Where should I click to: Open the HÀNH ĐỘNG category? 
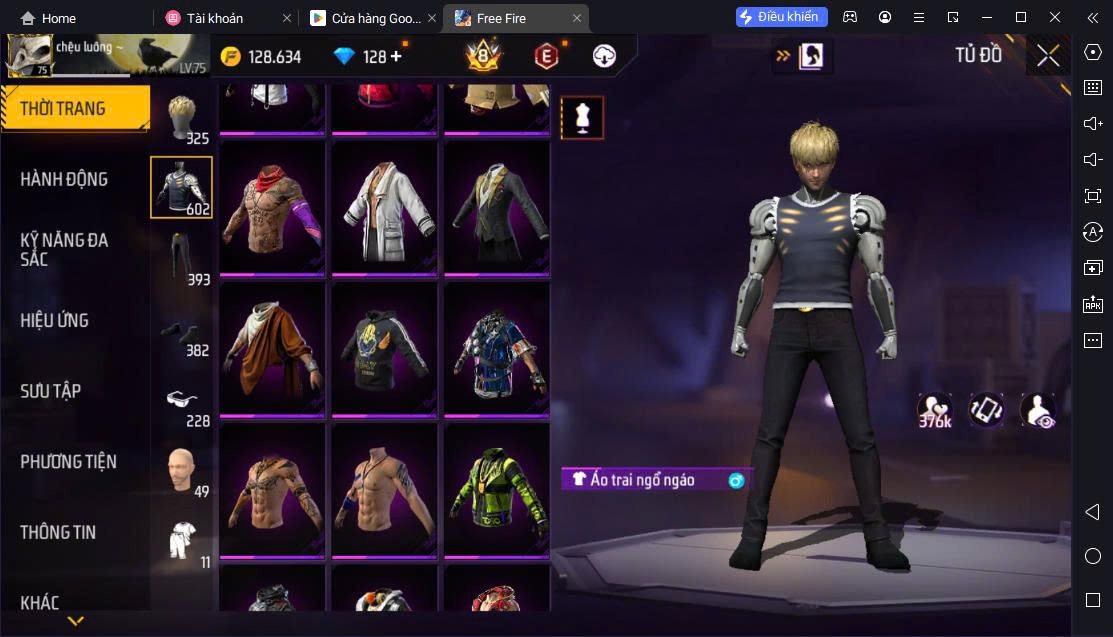pos(64,179)
